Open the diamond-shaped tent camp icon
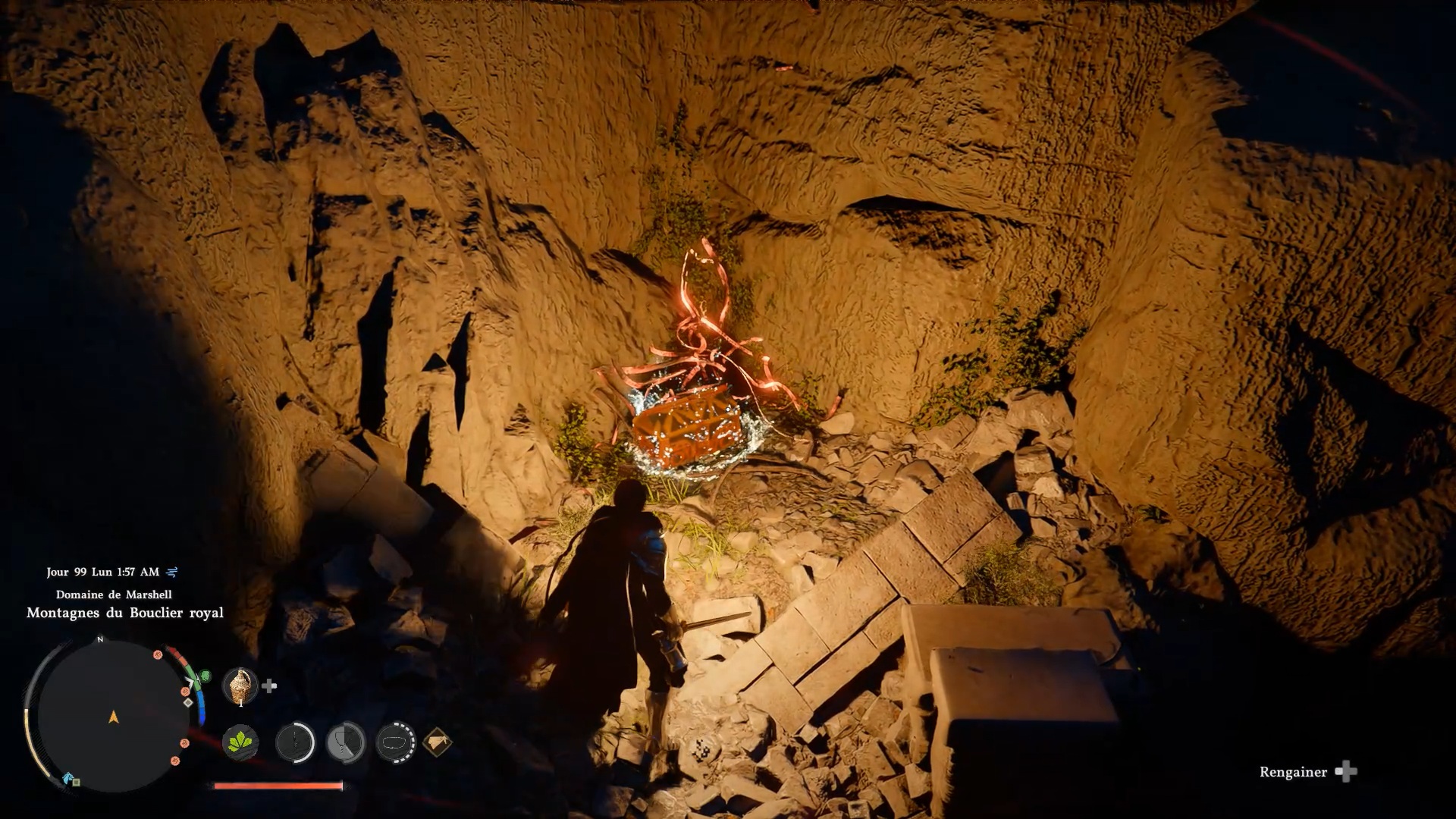The image size is (1456, 819). tap(438, 742)
